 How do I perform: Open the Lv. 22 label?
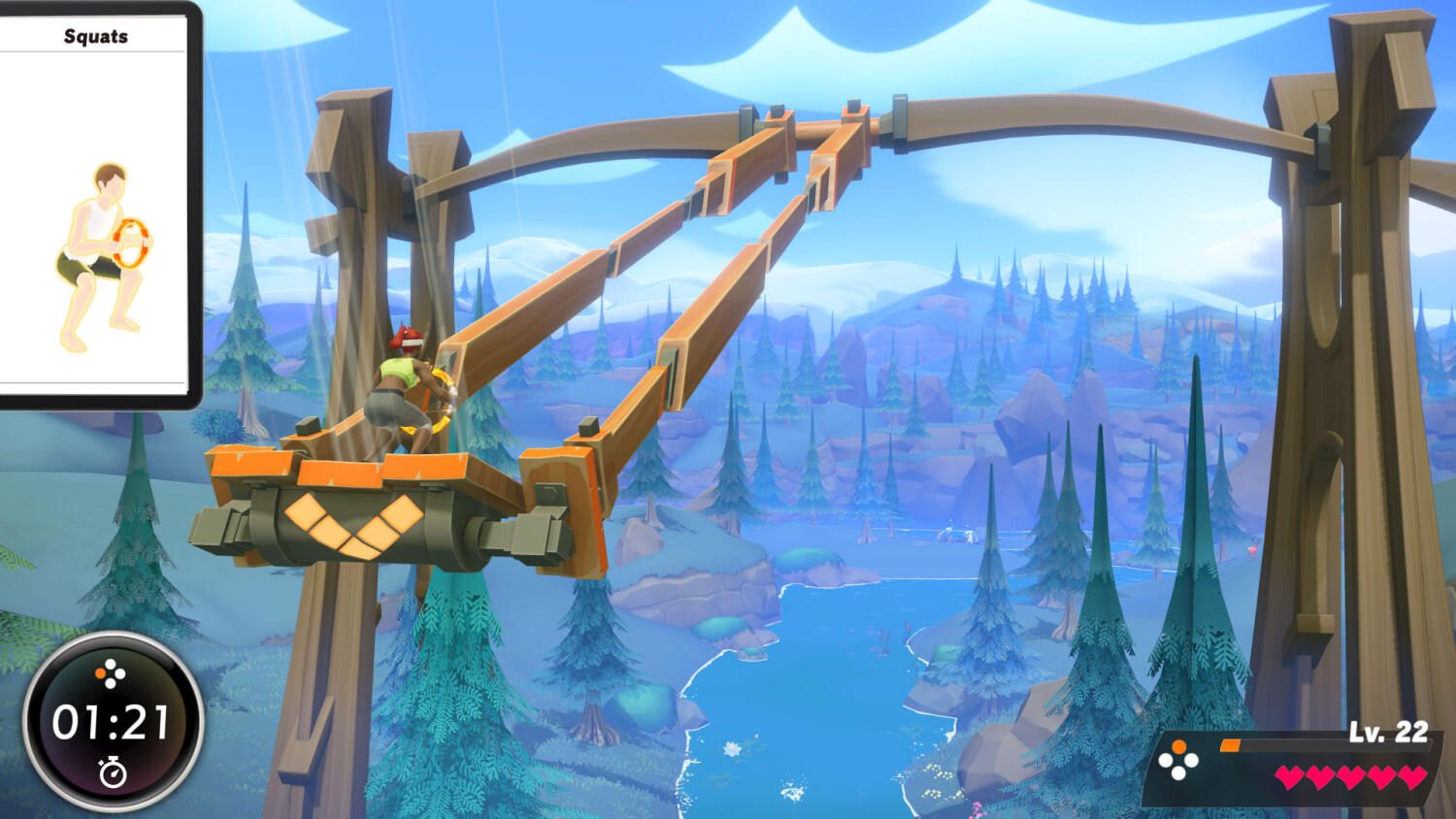[x=1387, y=732]
